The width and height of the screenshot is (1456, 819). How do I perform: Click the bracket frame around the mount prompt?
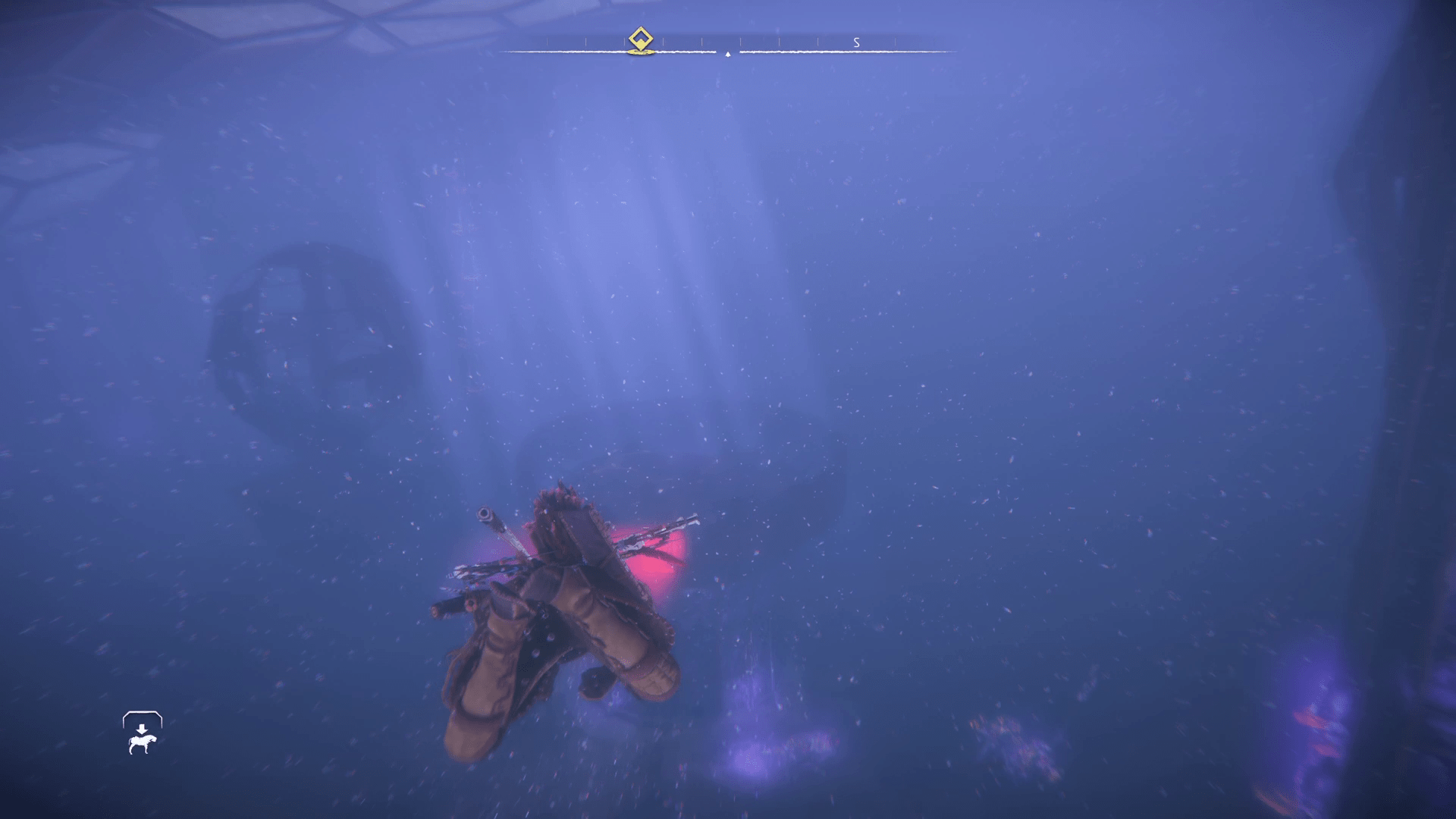(x=142, y=714)
